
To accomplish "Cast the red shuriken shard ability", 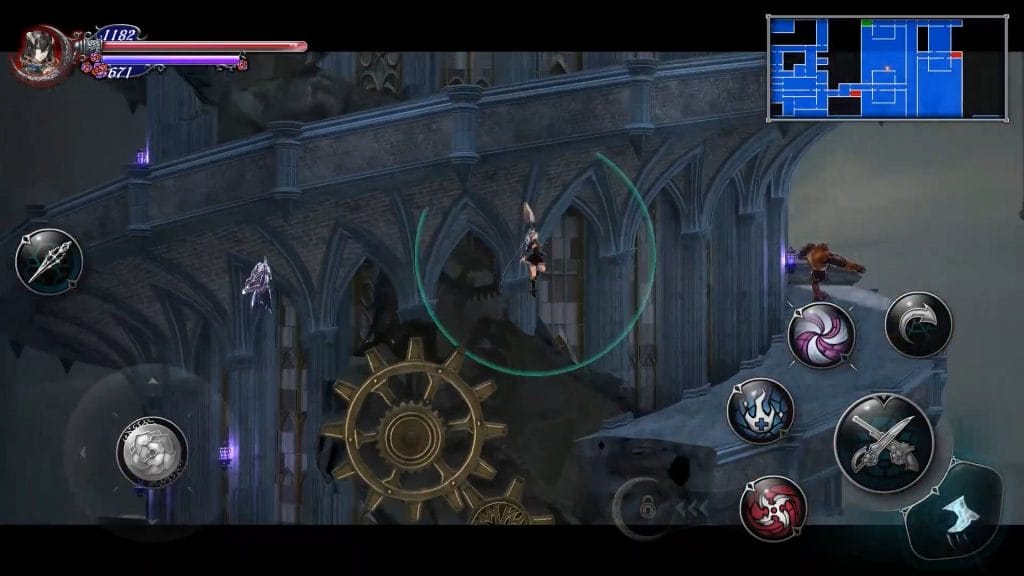I will 773,508.
